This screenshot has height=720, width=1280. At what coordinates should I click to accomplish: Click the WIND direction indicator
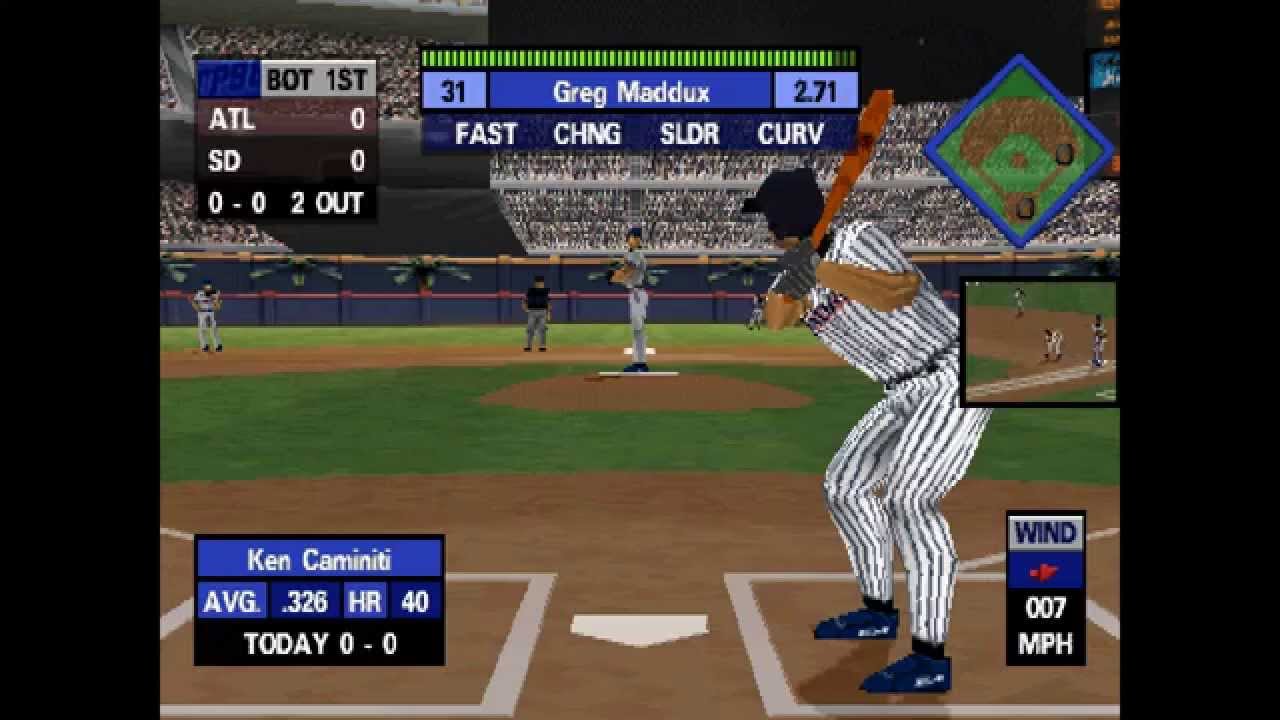click(1046, 572)
